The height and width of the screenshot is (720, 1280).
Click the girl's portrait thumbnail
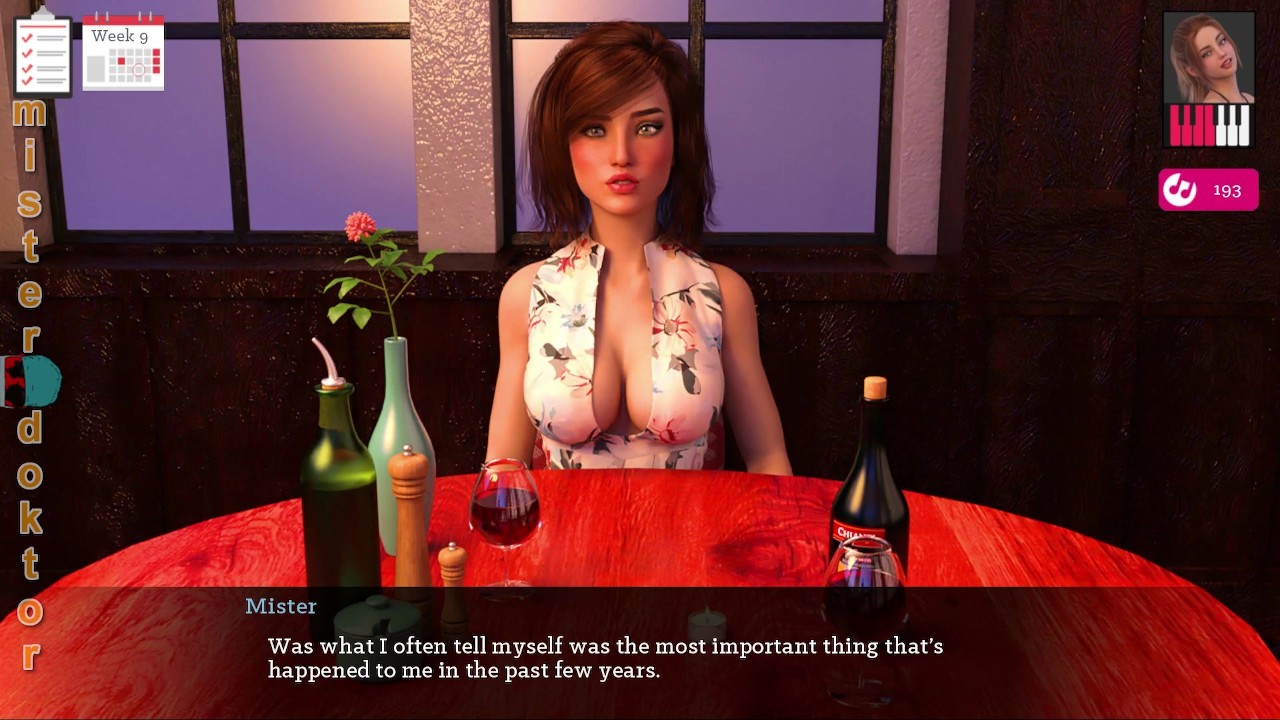[1208, 58]
